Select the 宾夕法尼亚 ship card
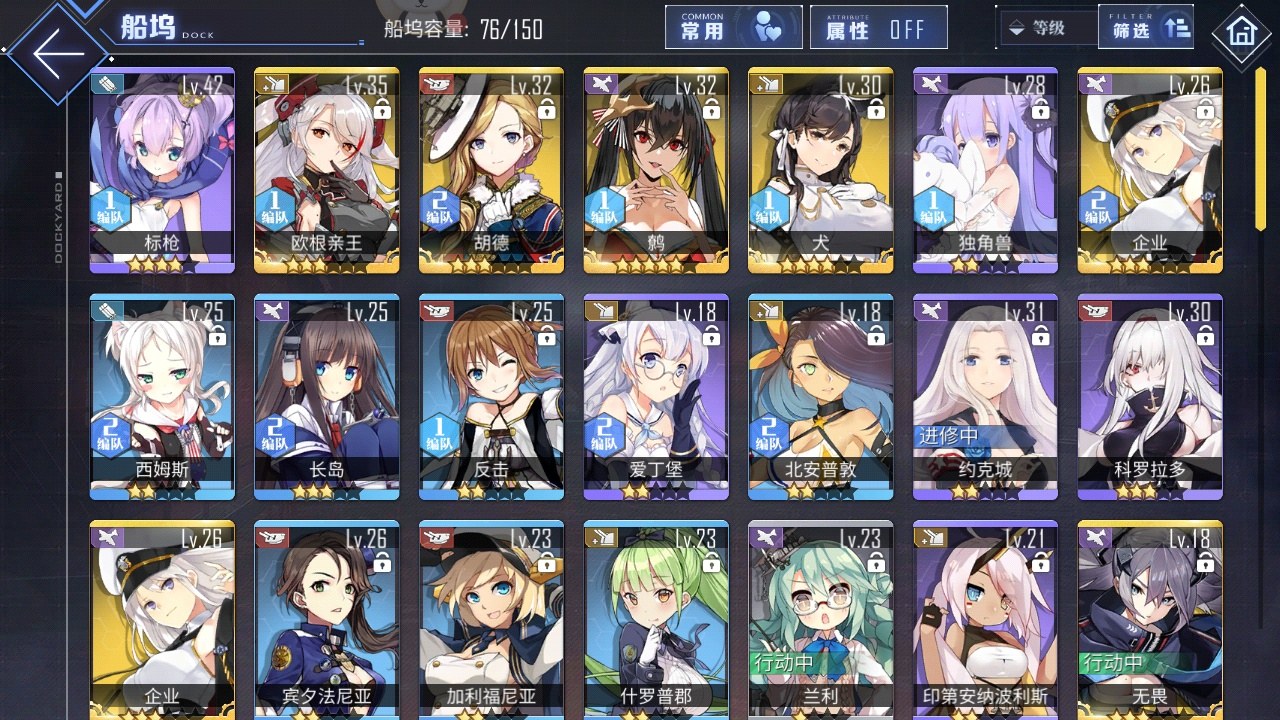1280x720 pixels. point(327,620)
